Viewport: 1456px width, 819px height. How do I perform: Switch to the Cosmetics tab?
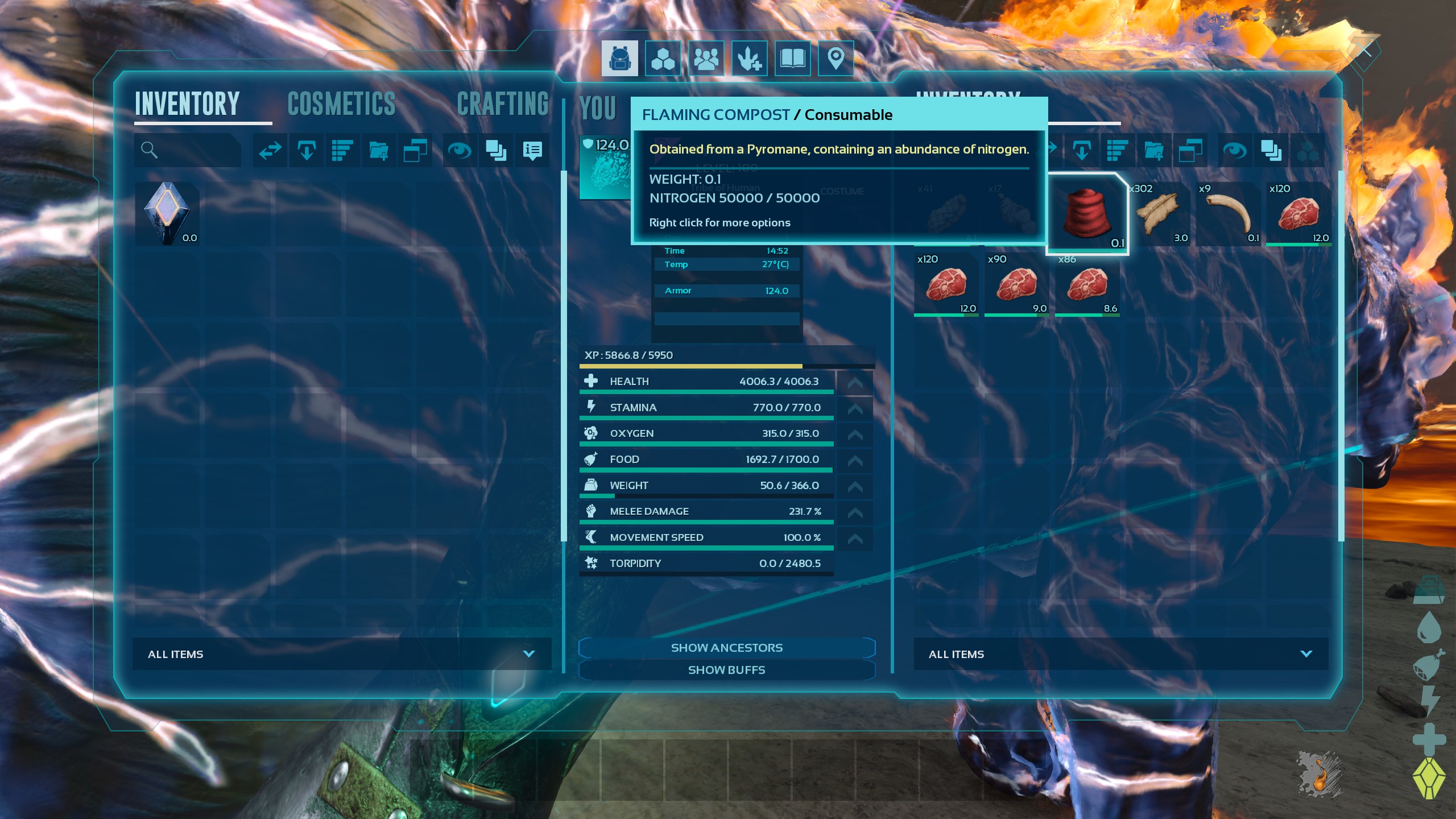(341, 105)
